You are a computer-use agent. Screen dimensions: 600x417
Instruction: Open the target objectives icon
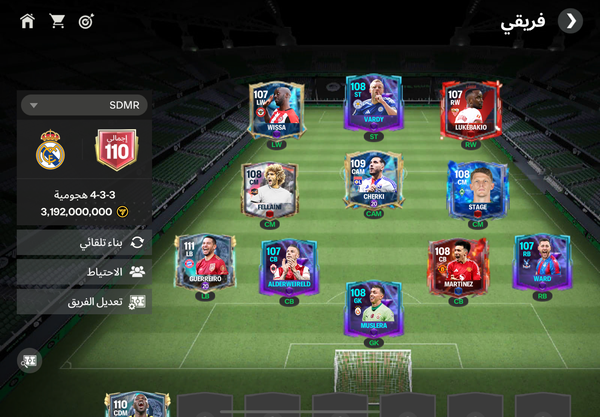(86, 21)
